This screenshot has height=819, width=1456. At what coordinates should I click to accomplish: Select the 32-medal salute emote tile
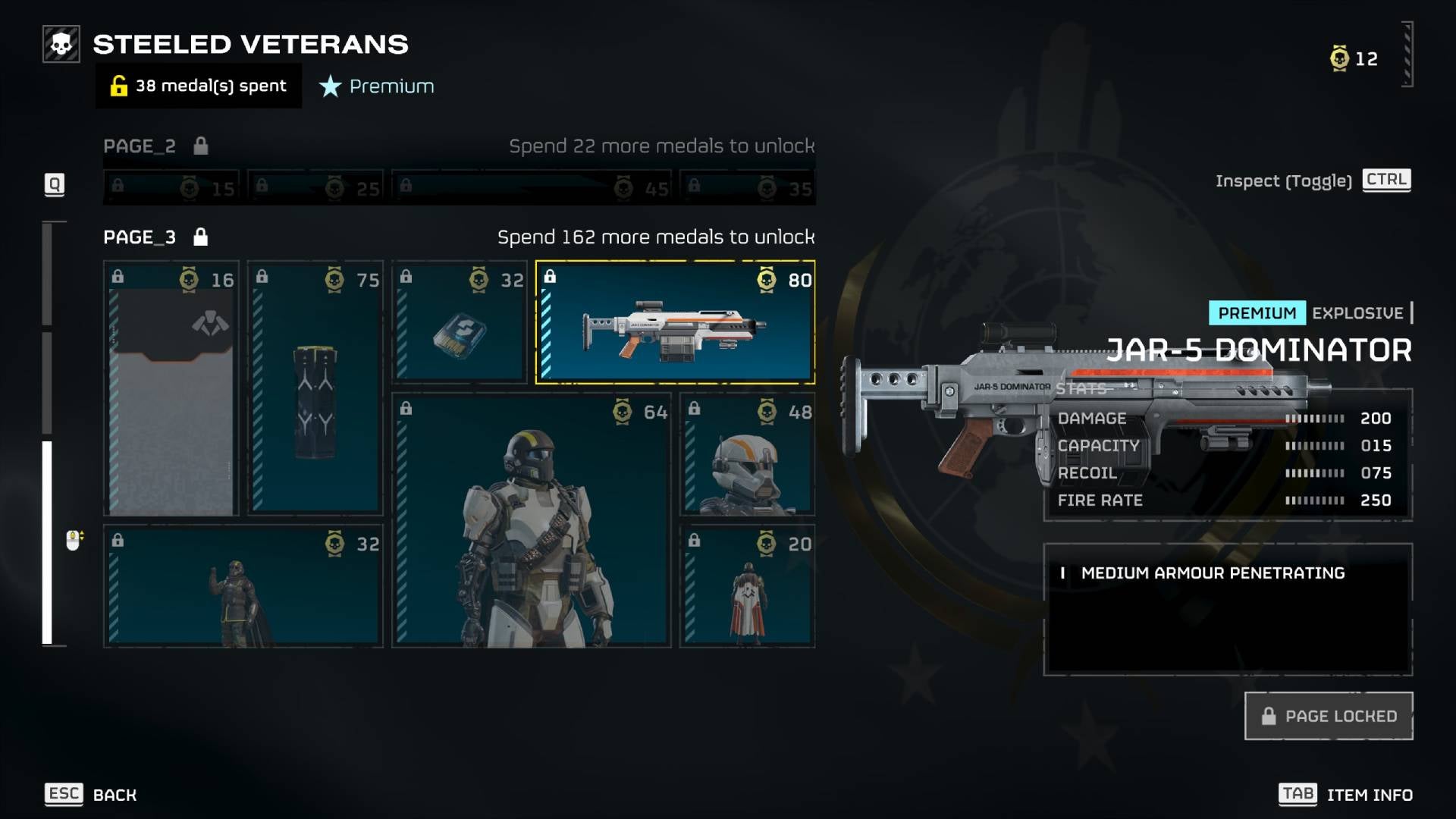pyautogui.click(x=243, y=586)
